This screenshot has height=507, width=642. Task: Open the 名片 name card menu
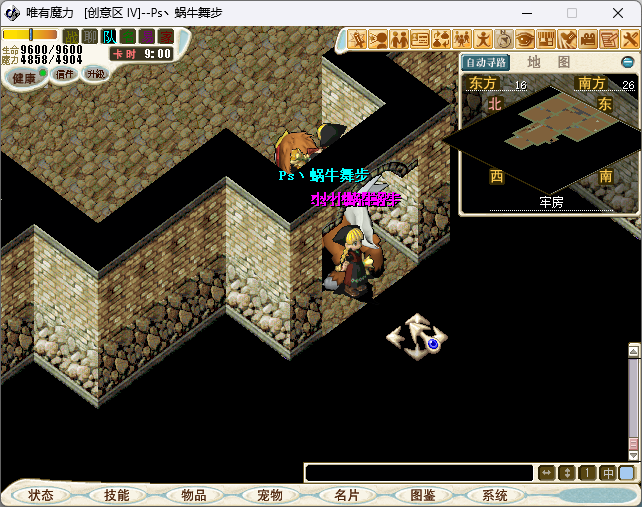click(346, 495)
